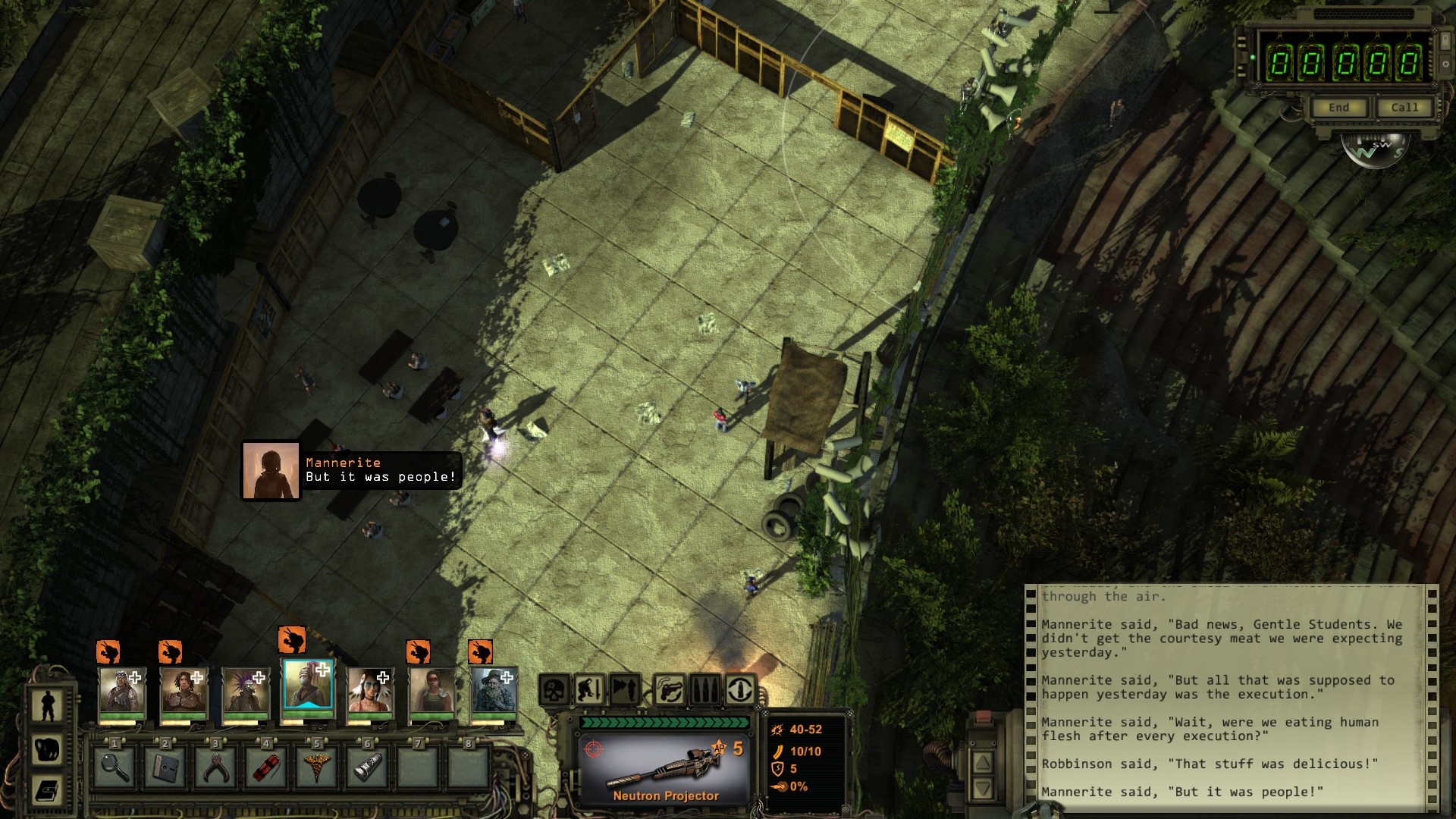Reload using the circular bullet icon
Image resolution: width=1456 pixels, height=819 pixels.
click(740, 690)
